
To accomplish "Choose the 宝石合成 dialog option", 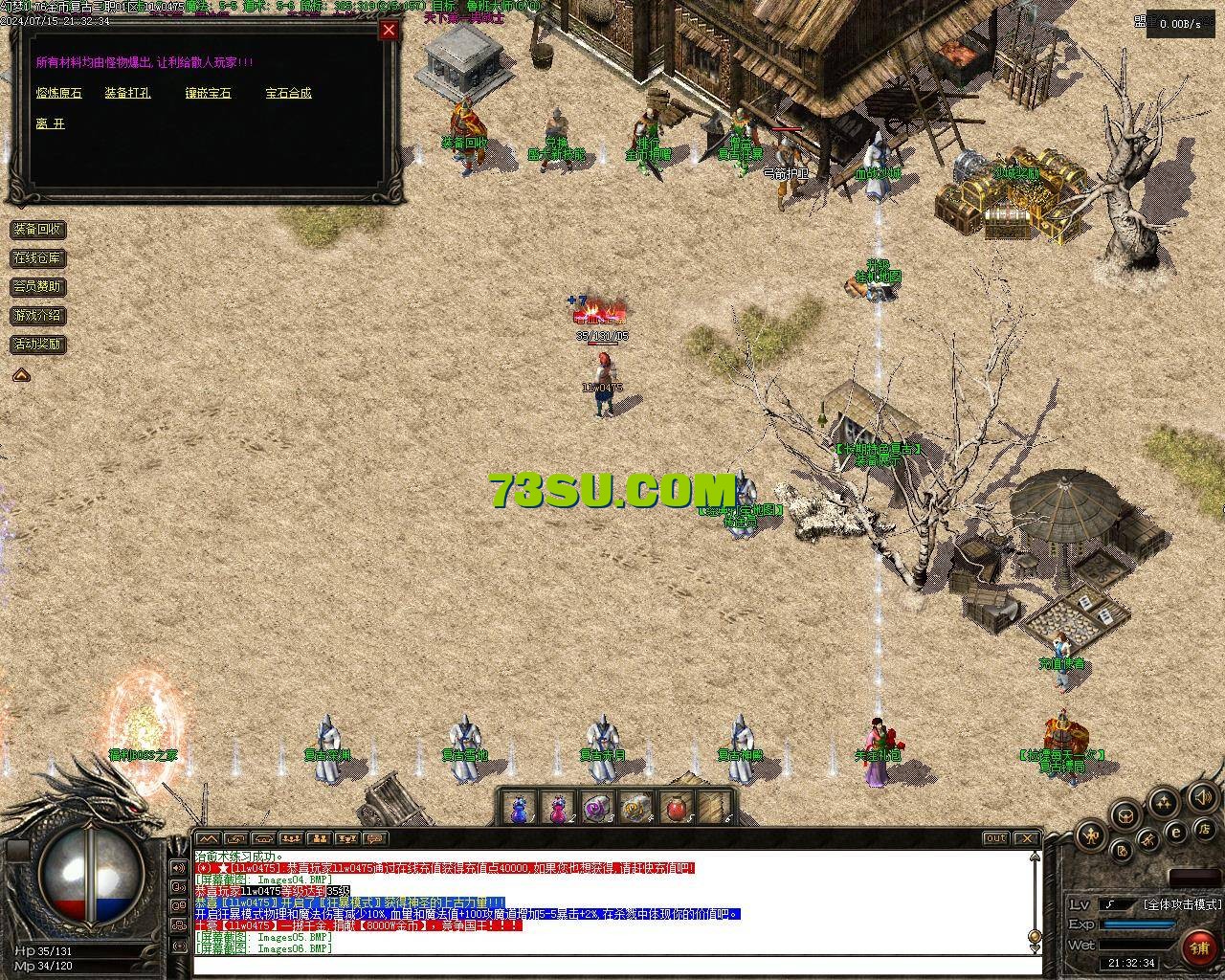I will pos(288,93).
